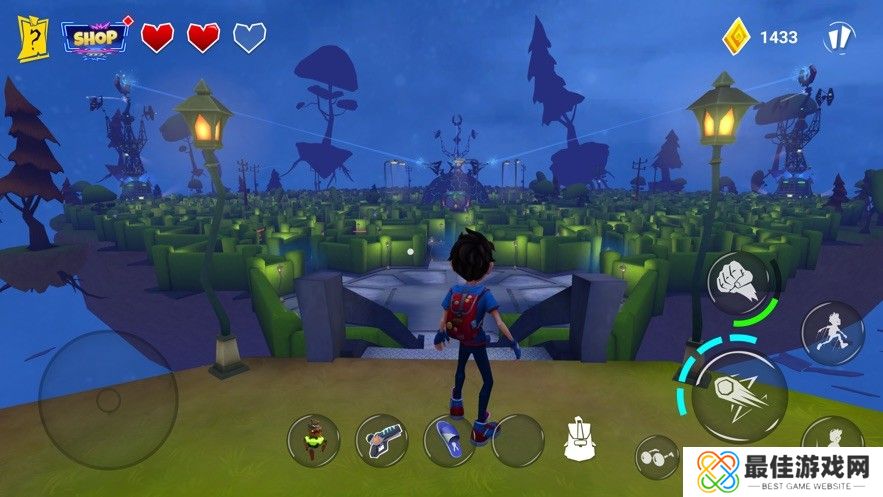Tap the virtual movement joystick
Viewport: 883px width, 497px height.
point(107,399)
